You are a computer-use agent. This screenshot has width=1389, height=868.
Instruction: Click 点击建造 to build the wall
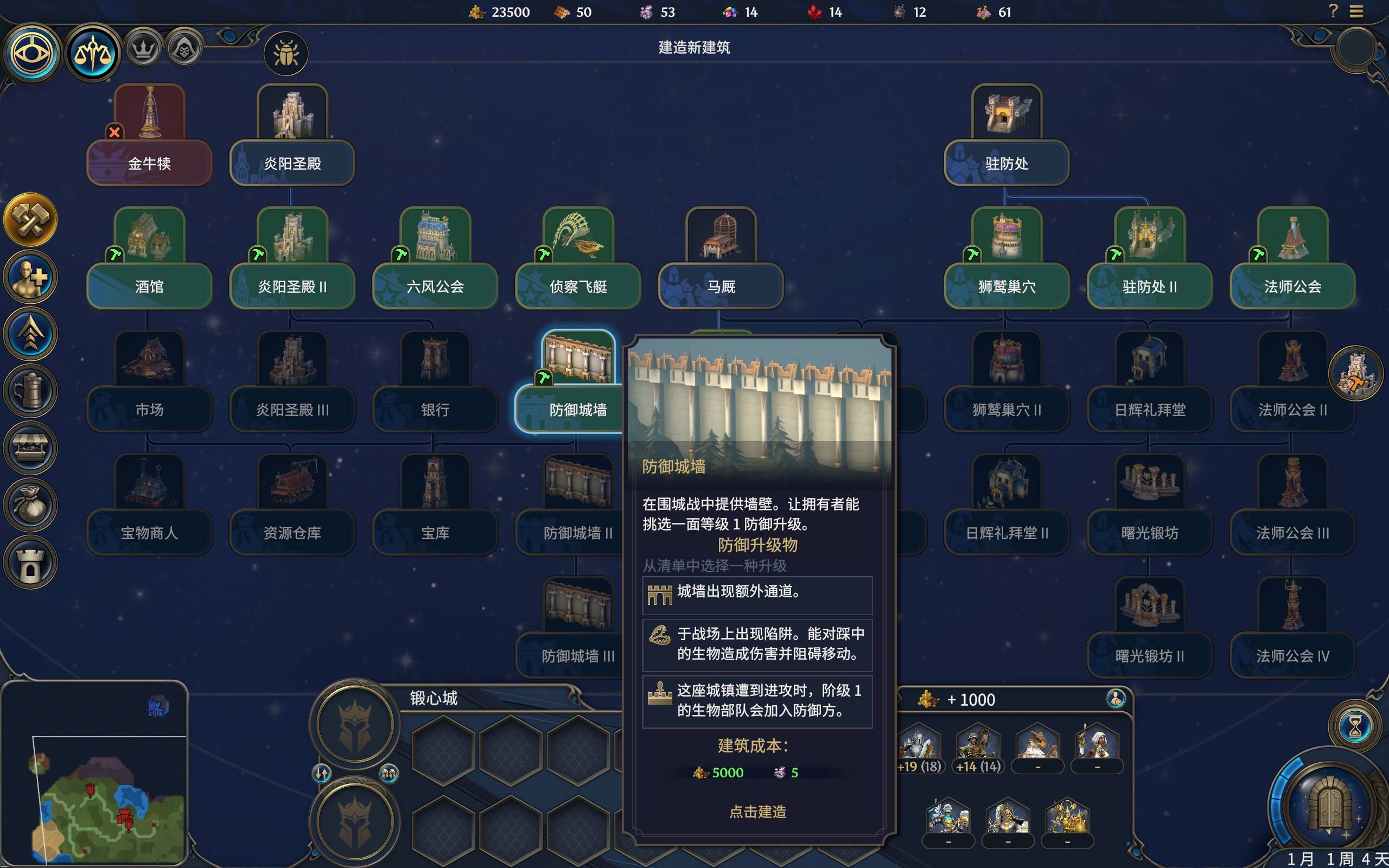click(x=757, y=812)
